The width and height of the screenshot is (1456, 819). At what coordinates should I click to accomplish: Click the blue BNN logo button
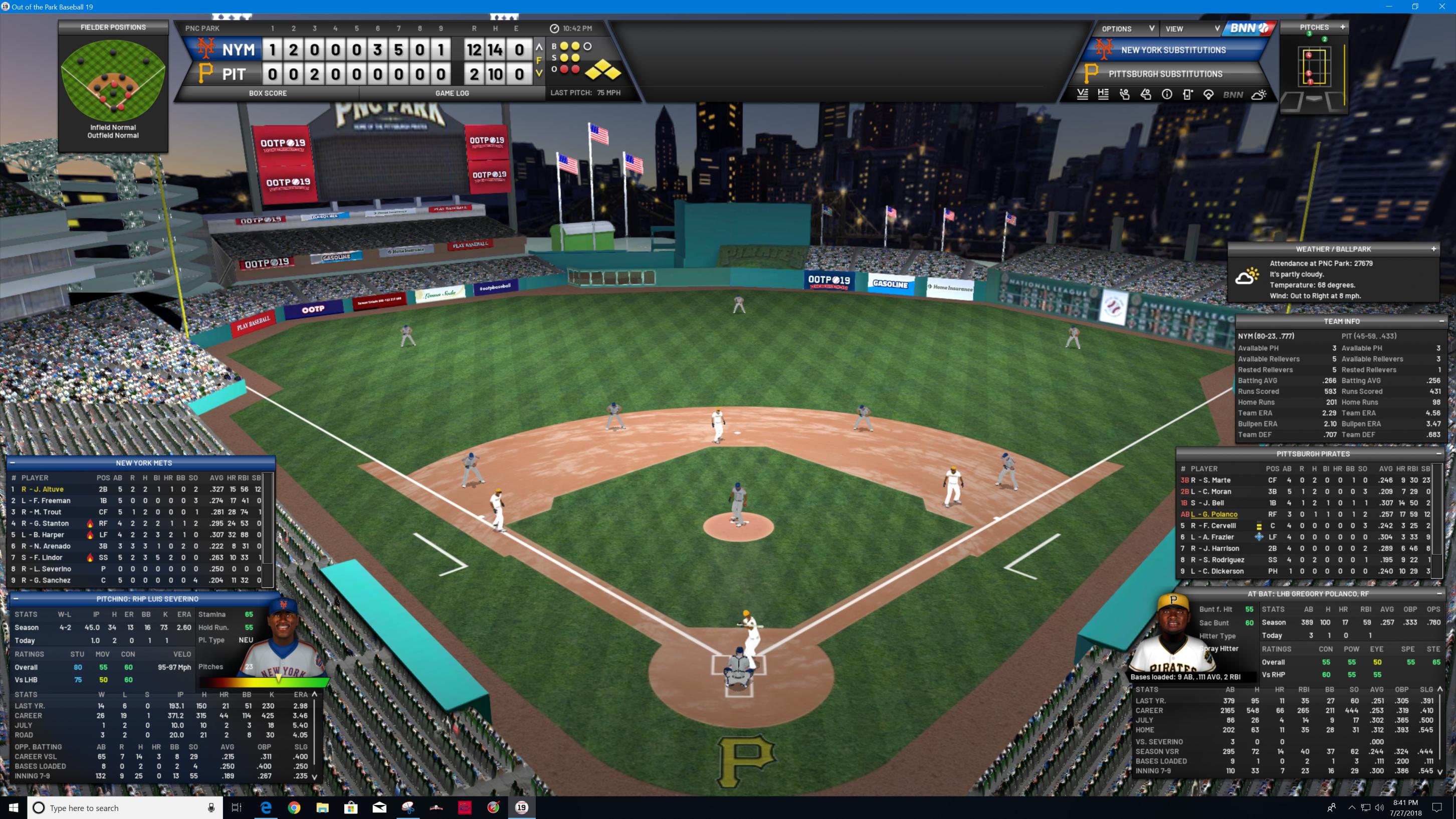click(1249, 28)
